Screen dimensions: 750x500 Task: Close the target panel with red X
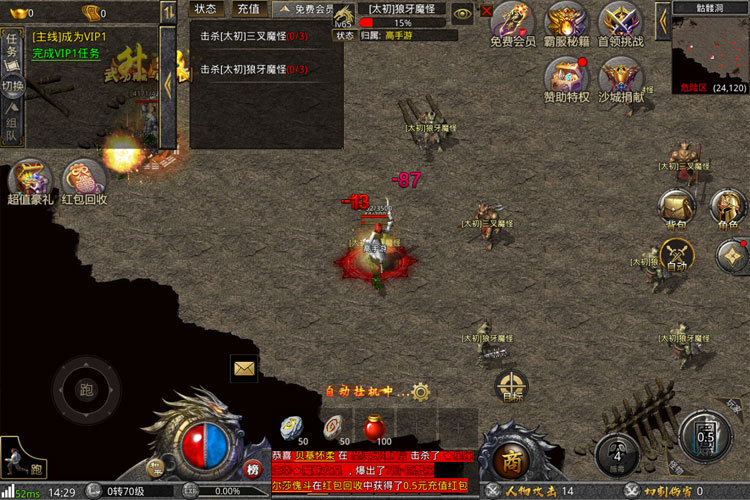click(x=487, y=11)
